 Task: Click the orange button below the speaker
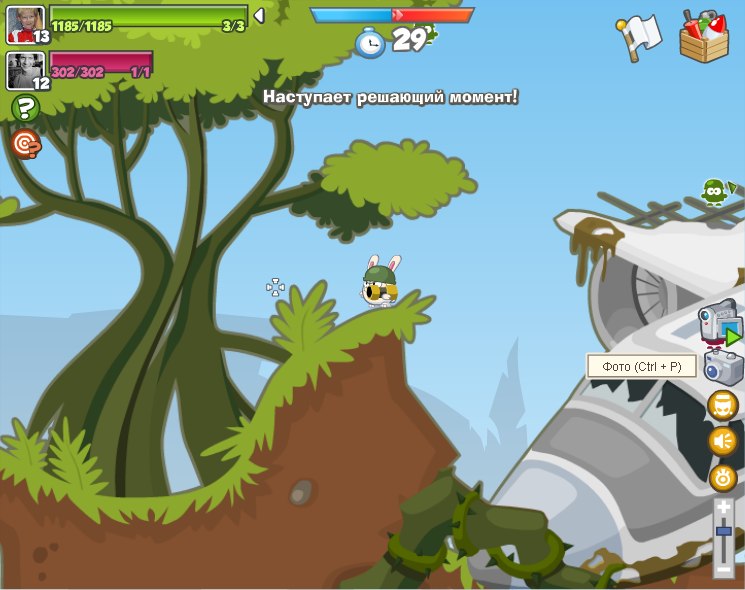(x=722, y=477)
